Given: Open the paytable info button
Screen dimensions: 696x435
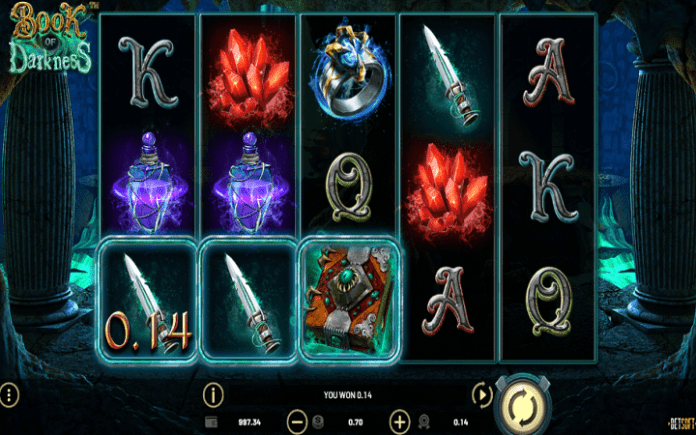Looking at the screenshot, I should pos(212,394).
